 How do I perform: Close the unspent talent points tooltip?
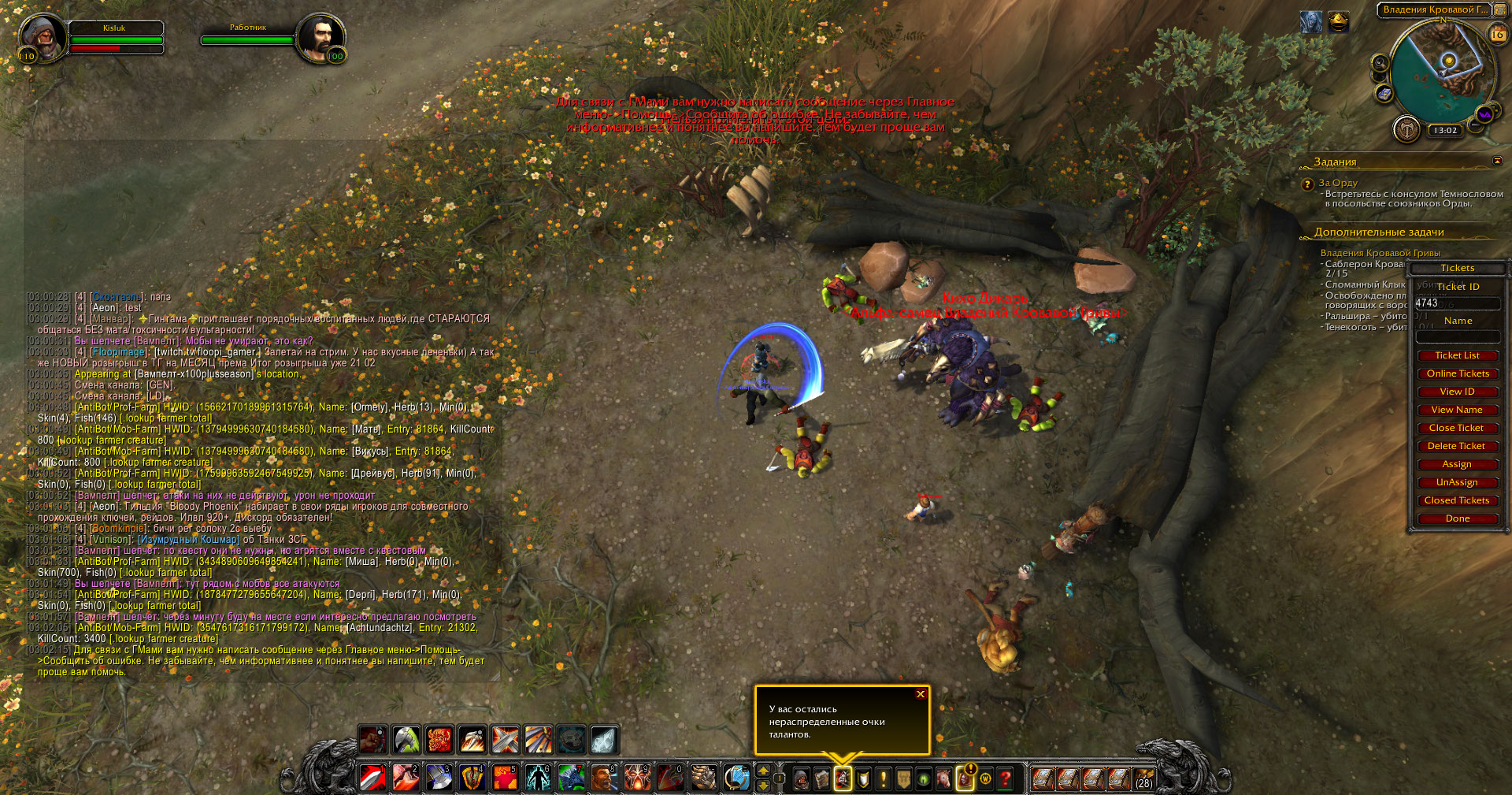pyautogui.click(x=920, y=694)
